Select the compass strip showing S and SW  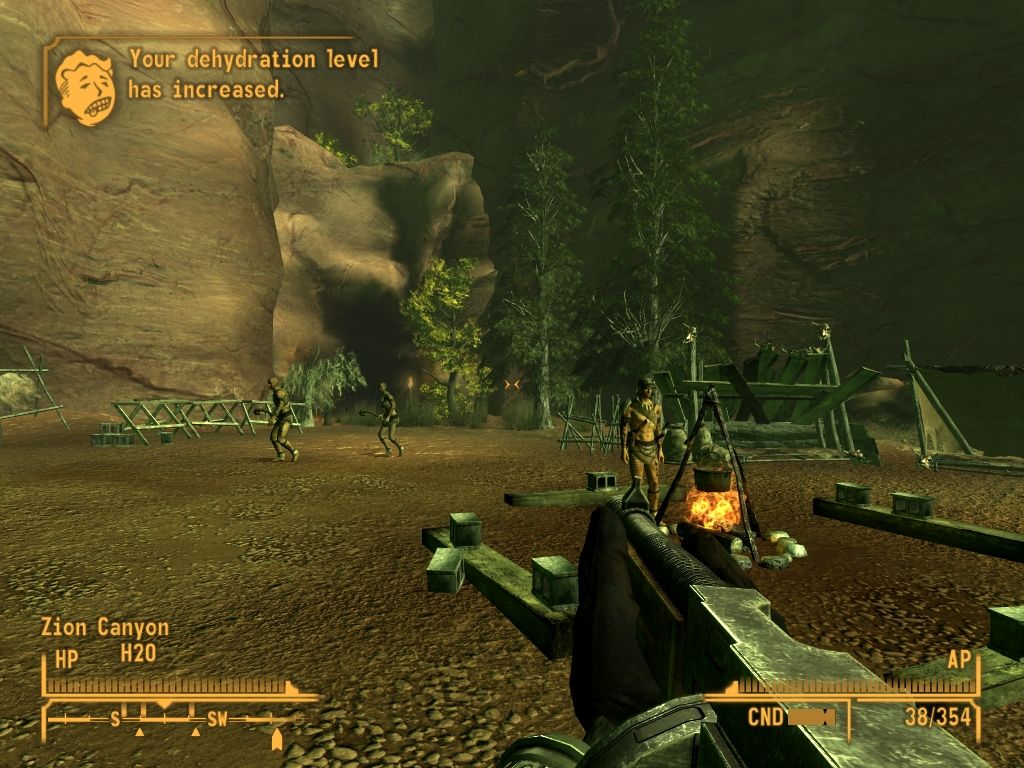tap(172, 719)
